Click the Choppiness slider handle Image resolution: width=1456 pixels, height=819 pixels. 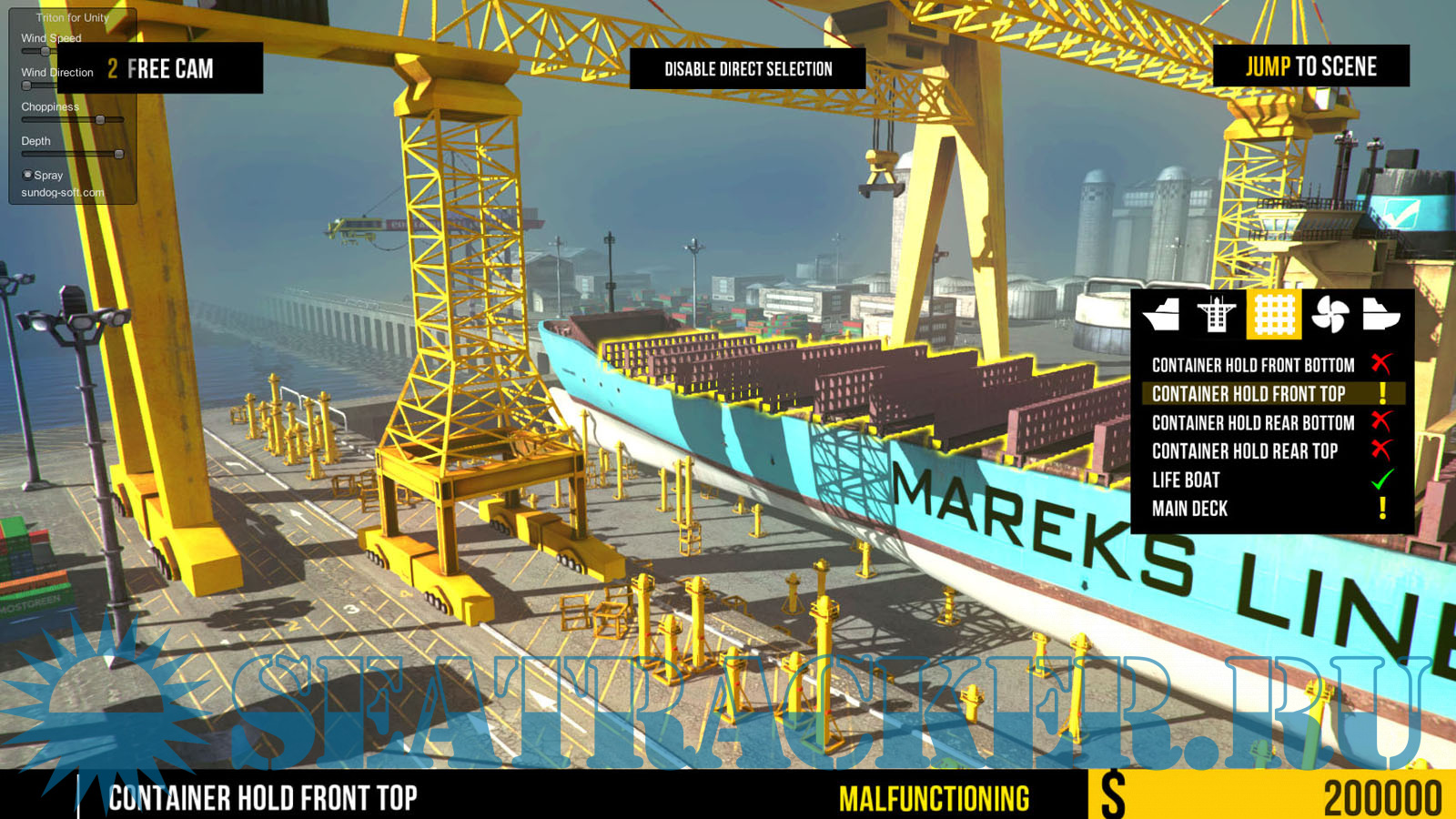point(100,120)
